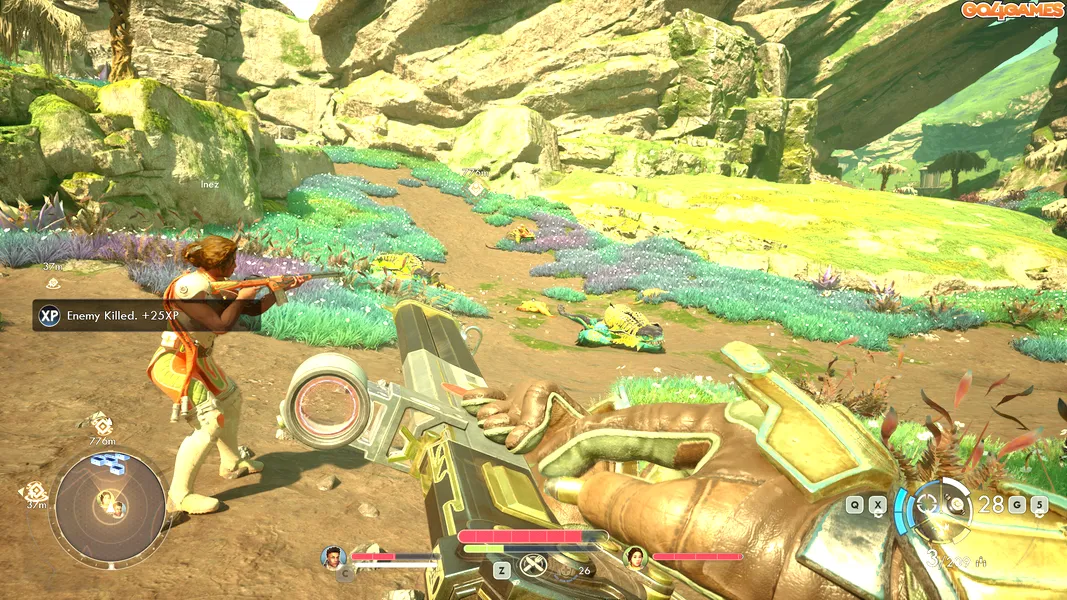This screenshot has width=1067, height=600.
Task: Select the 37m objective waypoint marker
Action: coord(35,491)
